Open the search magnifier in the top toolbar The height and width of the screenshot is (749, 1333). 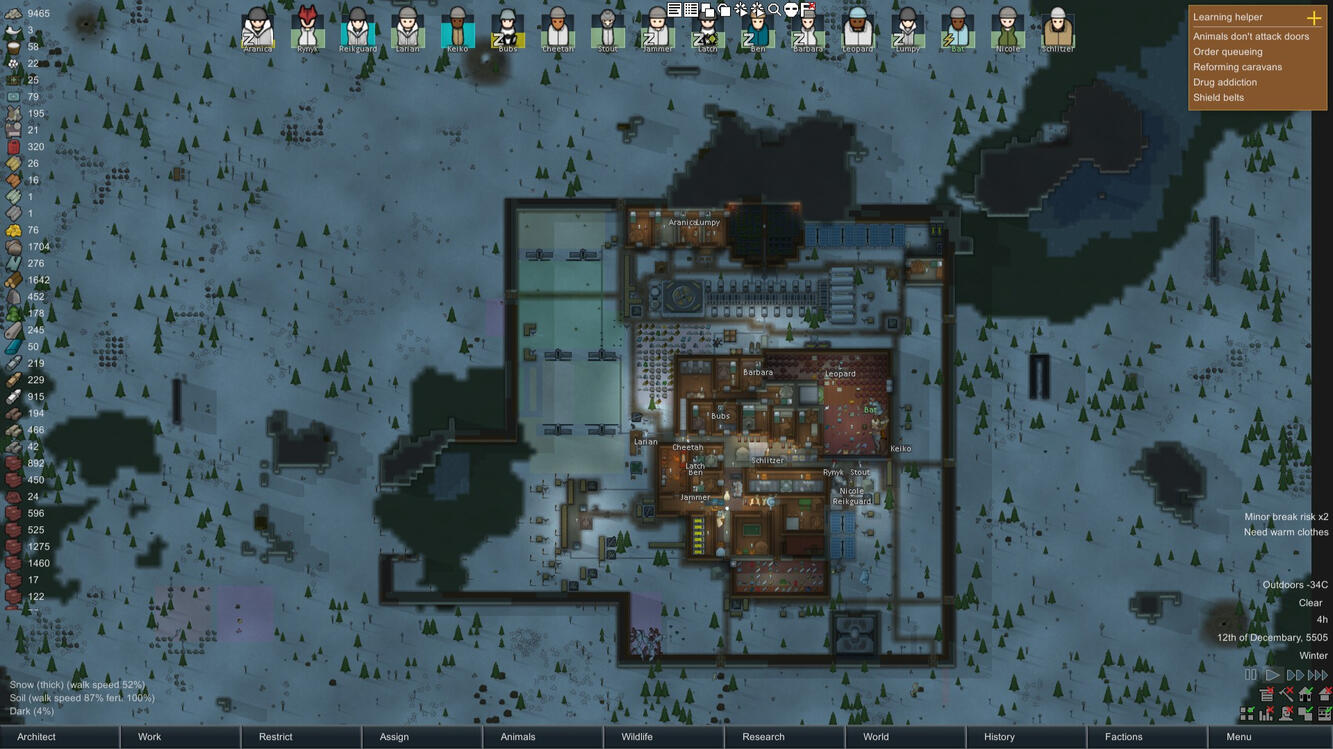tap(773, 10)
